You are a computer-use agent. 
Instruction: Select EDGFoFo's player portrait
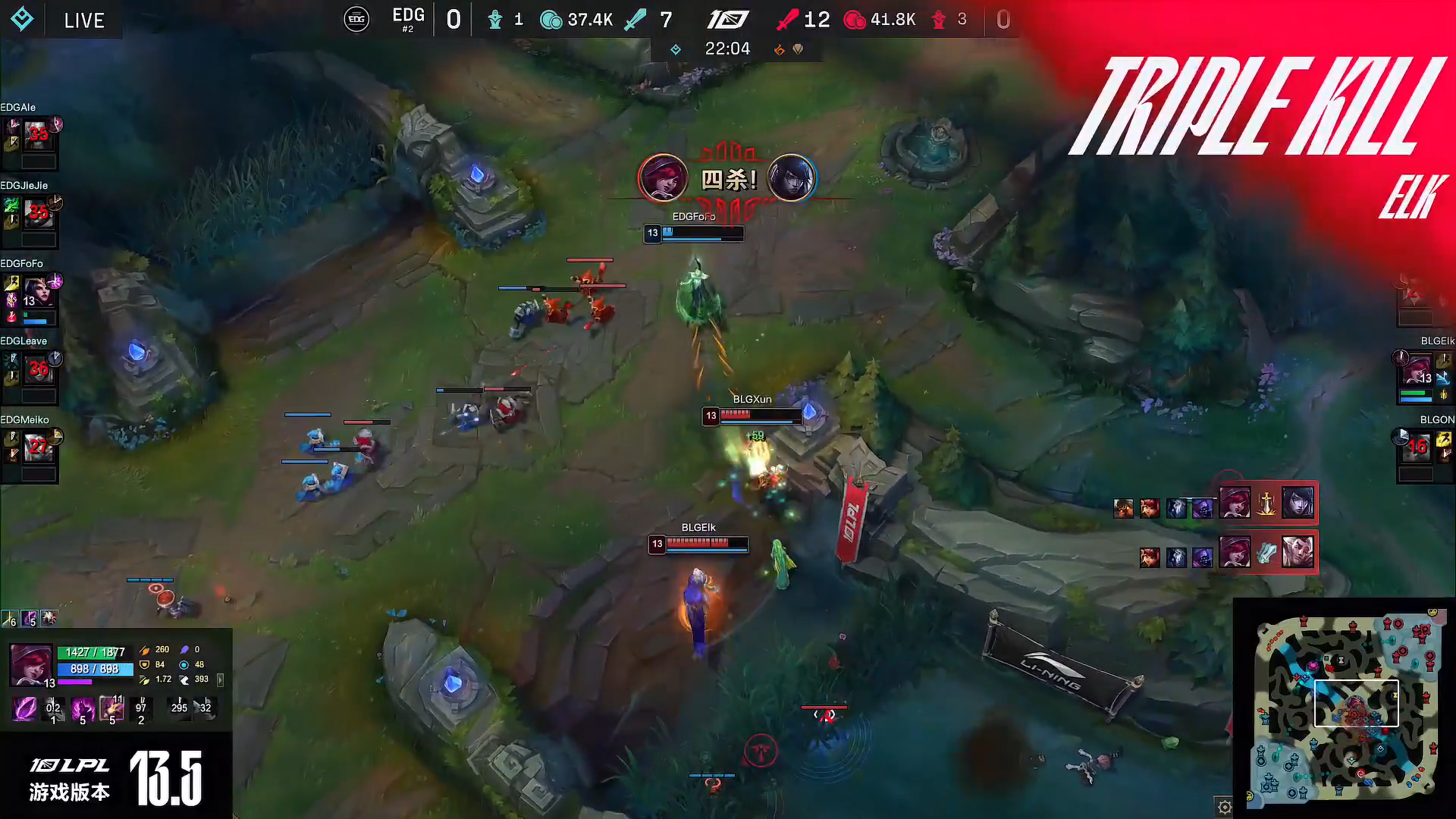tap(37, 292)
